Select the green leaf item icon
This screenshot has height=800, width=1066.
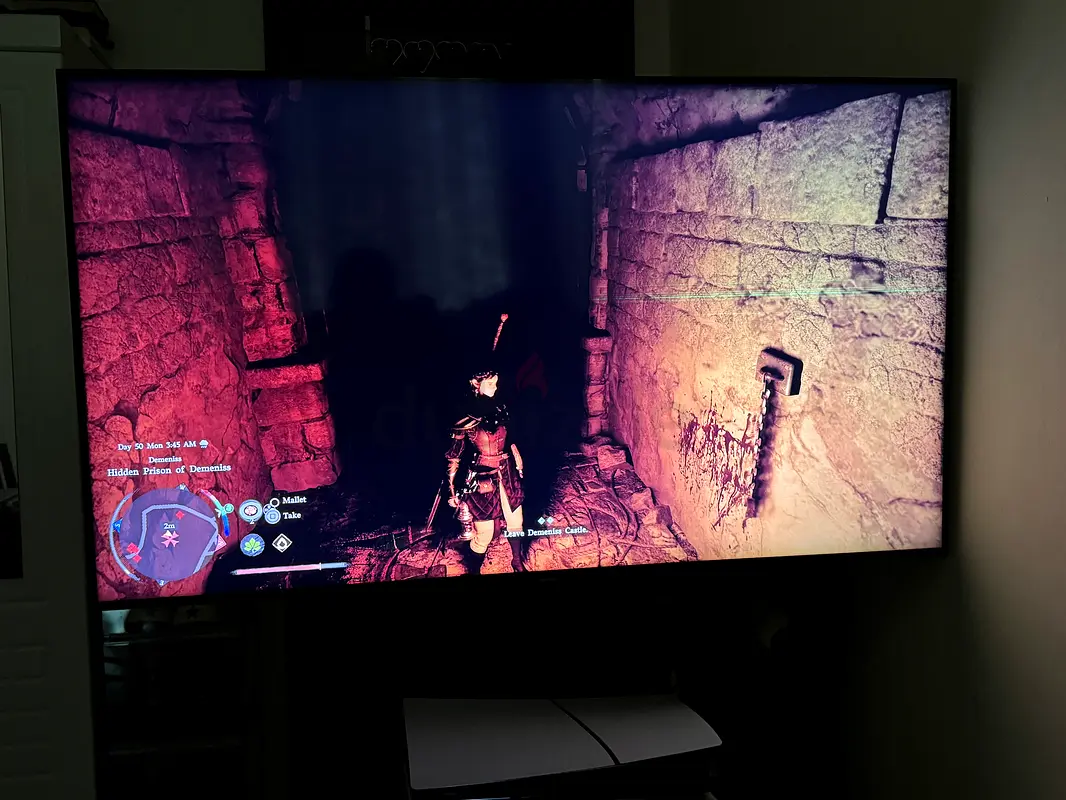coord(251,545)
